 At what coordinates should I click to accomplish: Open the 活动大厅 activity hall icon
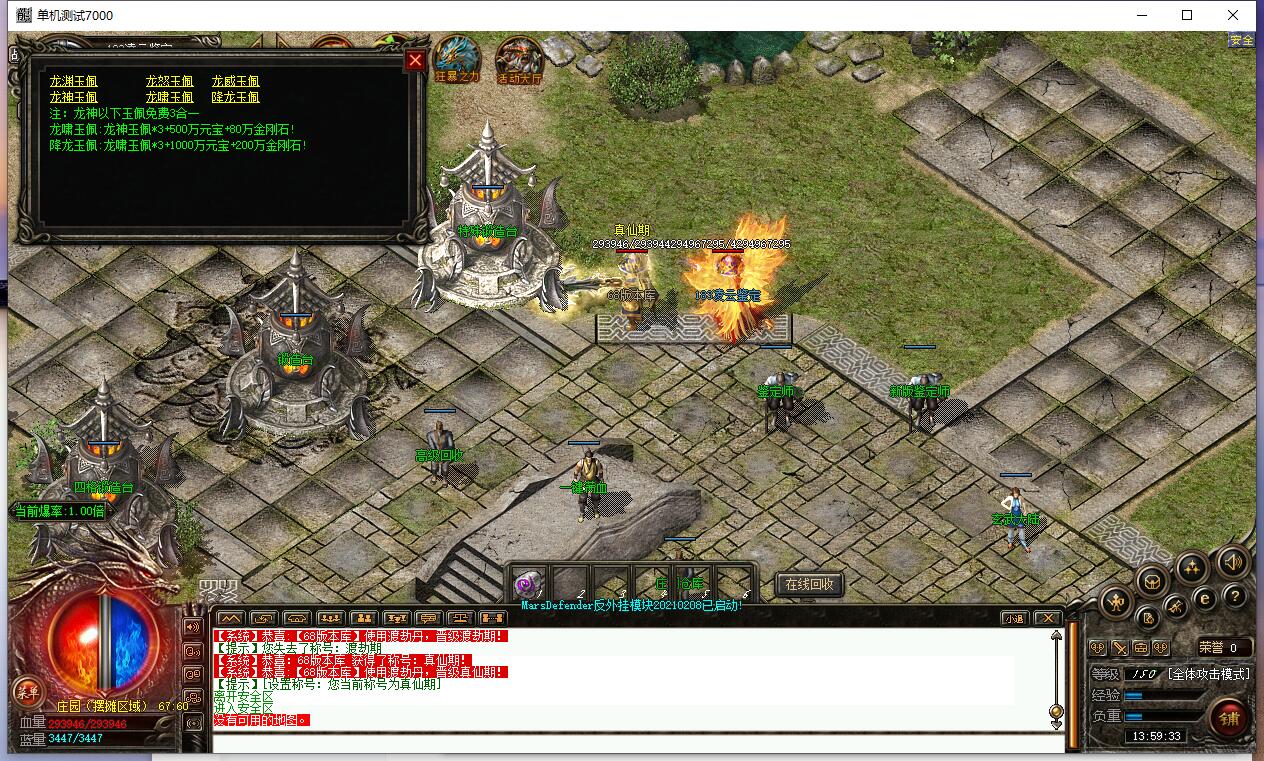[x=519, y=60]
